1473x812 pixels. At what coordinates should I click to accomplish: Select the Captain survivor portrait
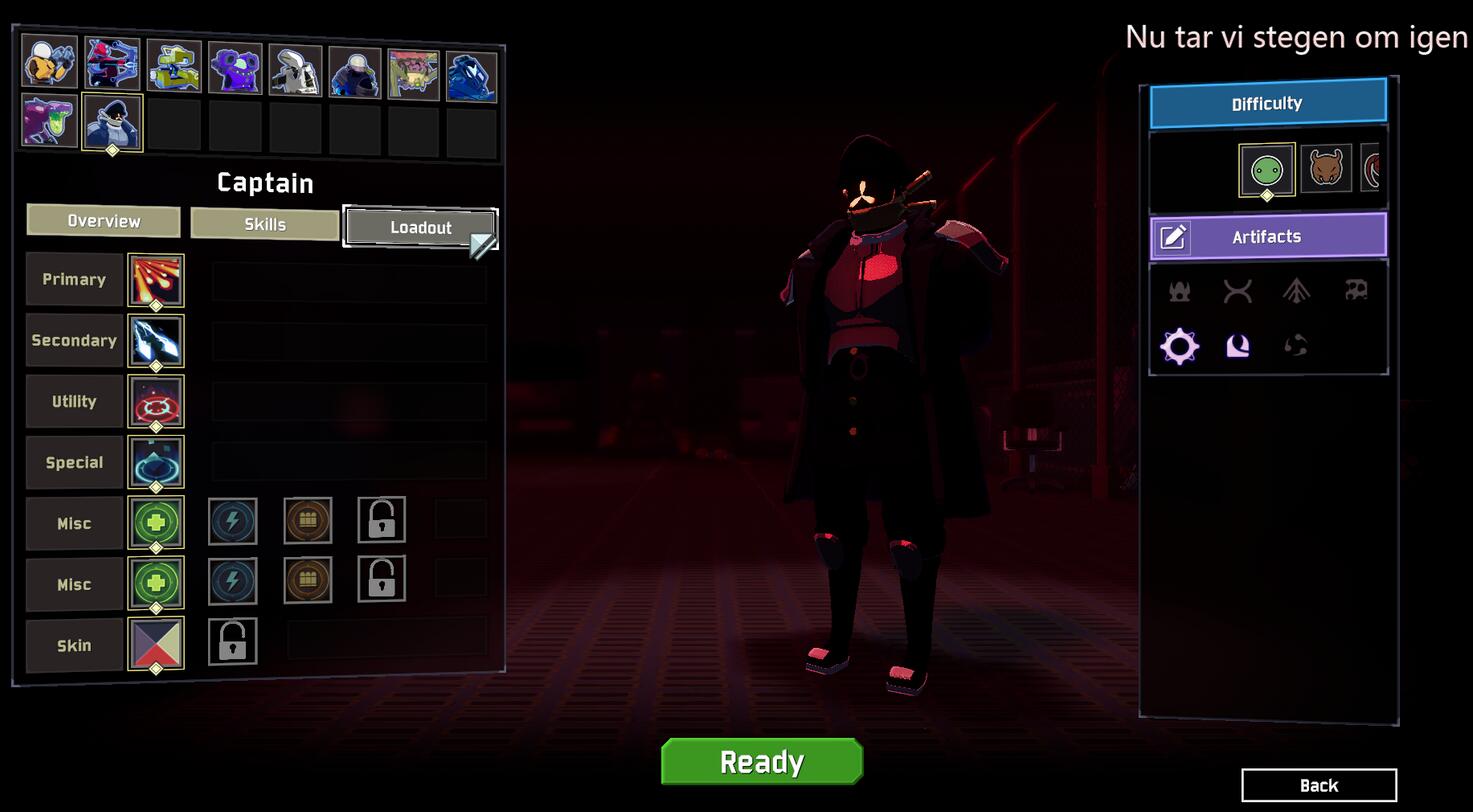tap(112, 122)
